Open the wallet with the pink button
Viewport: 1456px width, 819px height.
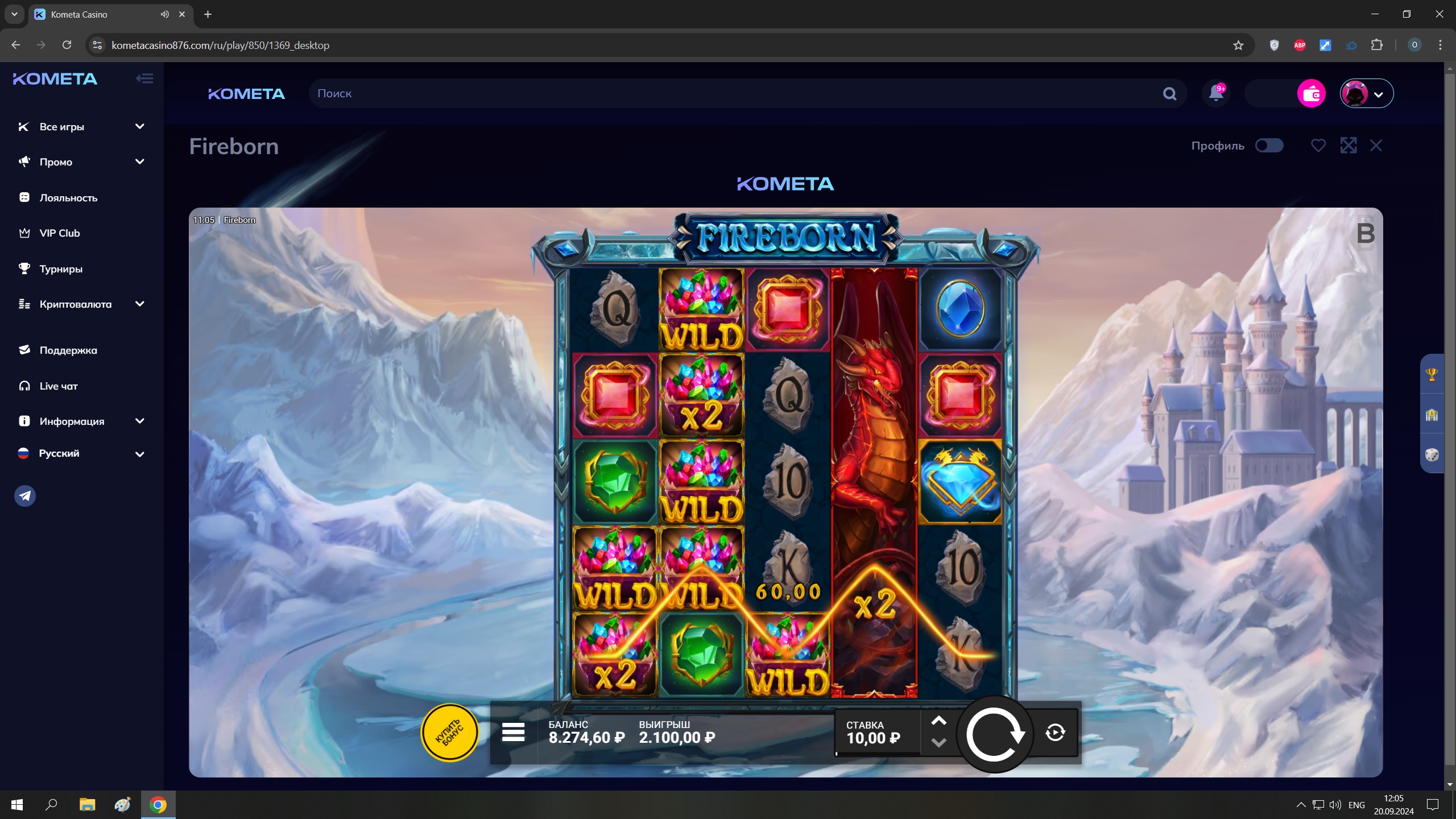coord(1311,94)
